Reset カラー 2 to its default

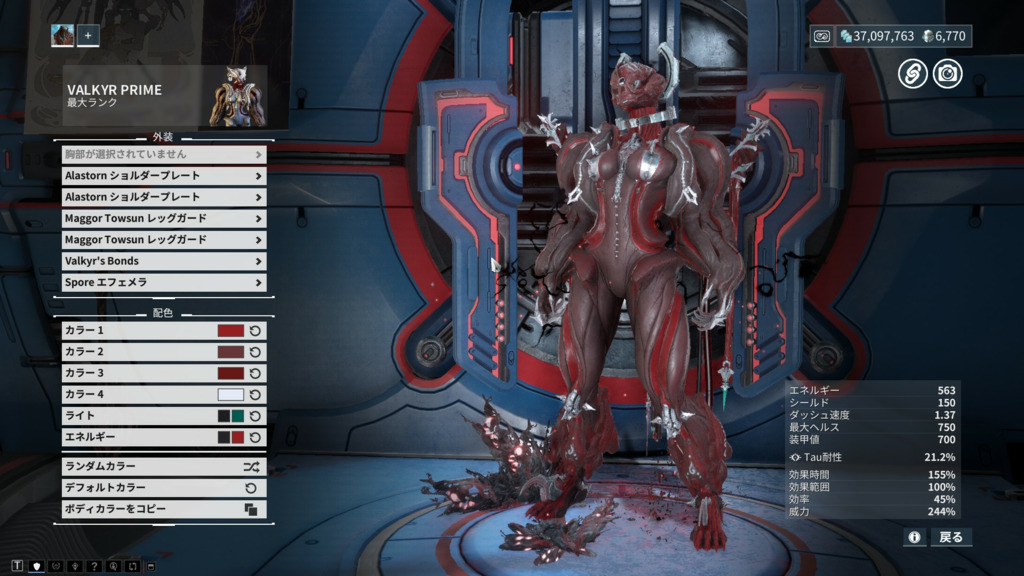coord(255,352)
